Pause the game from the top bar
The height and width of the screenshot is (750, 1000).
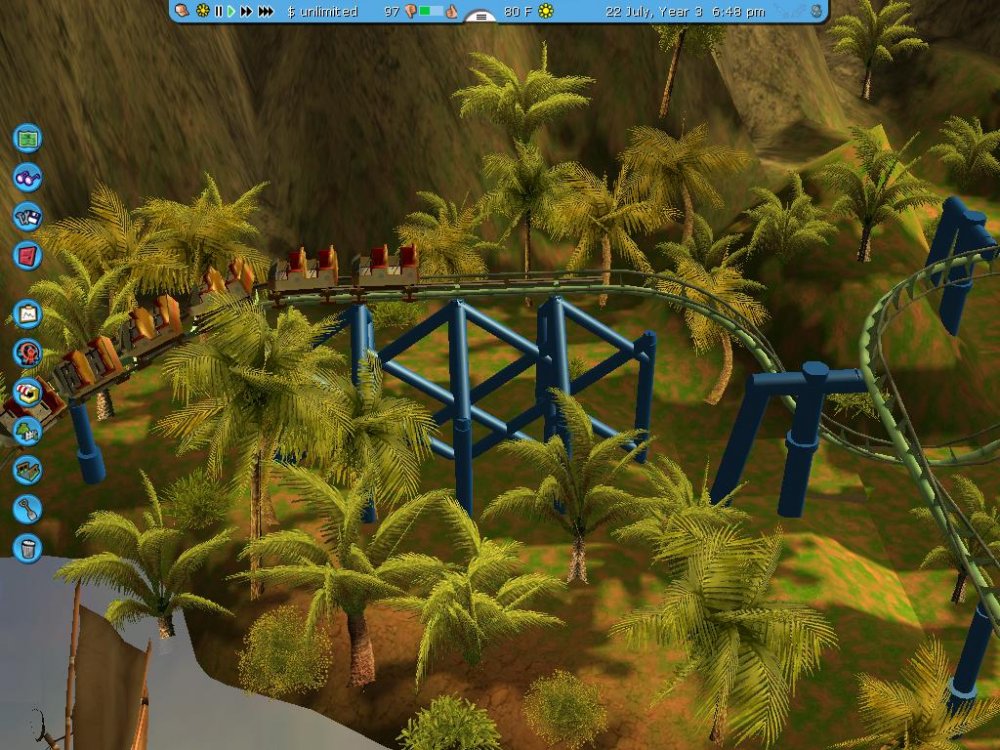pos(218,11)
